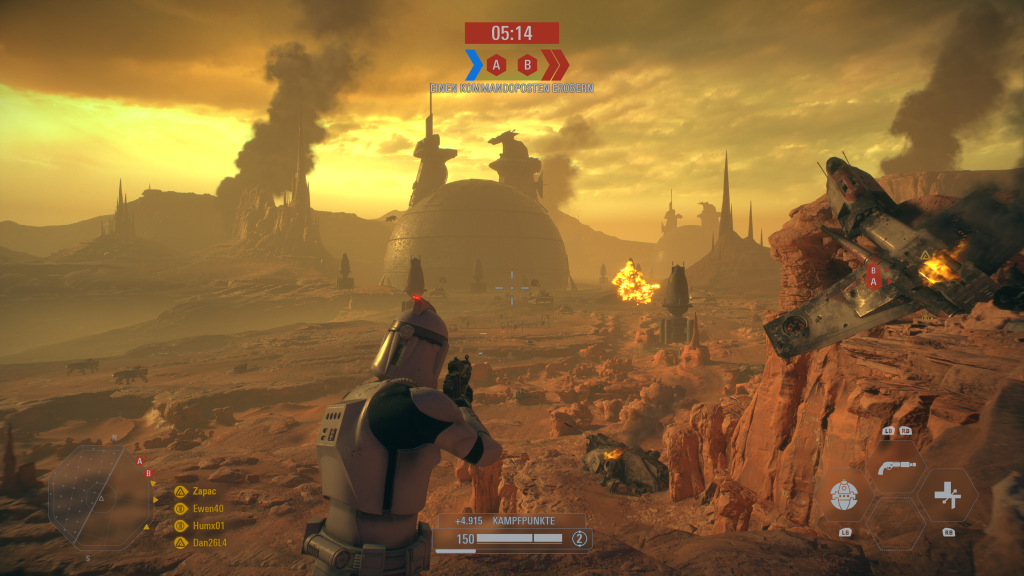Select the blaster pistol ability hexagon
This screenshot has height=576, width=1024.
(x=893, y=467)
